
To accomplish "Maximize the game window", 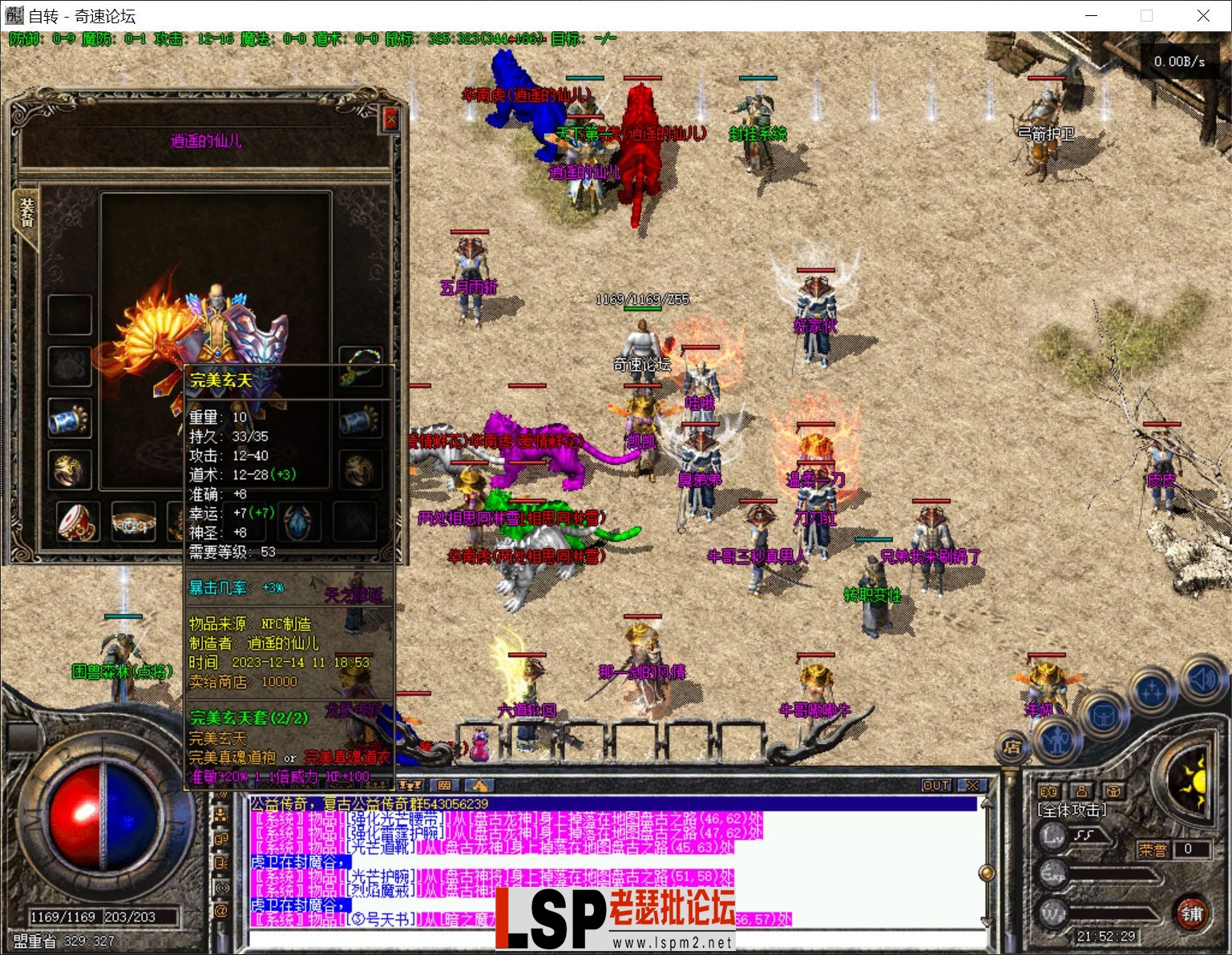I will tap(1146, 15).
